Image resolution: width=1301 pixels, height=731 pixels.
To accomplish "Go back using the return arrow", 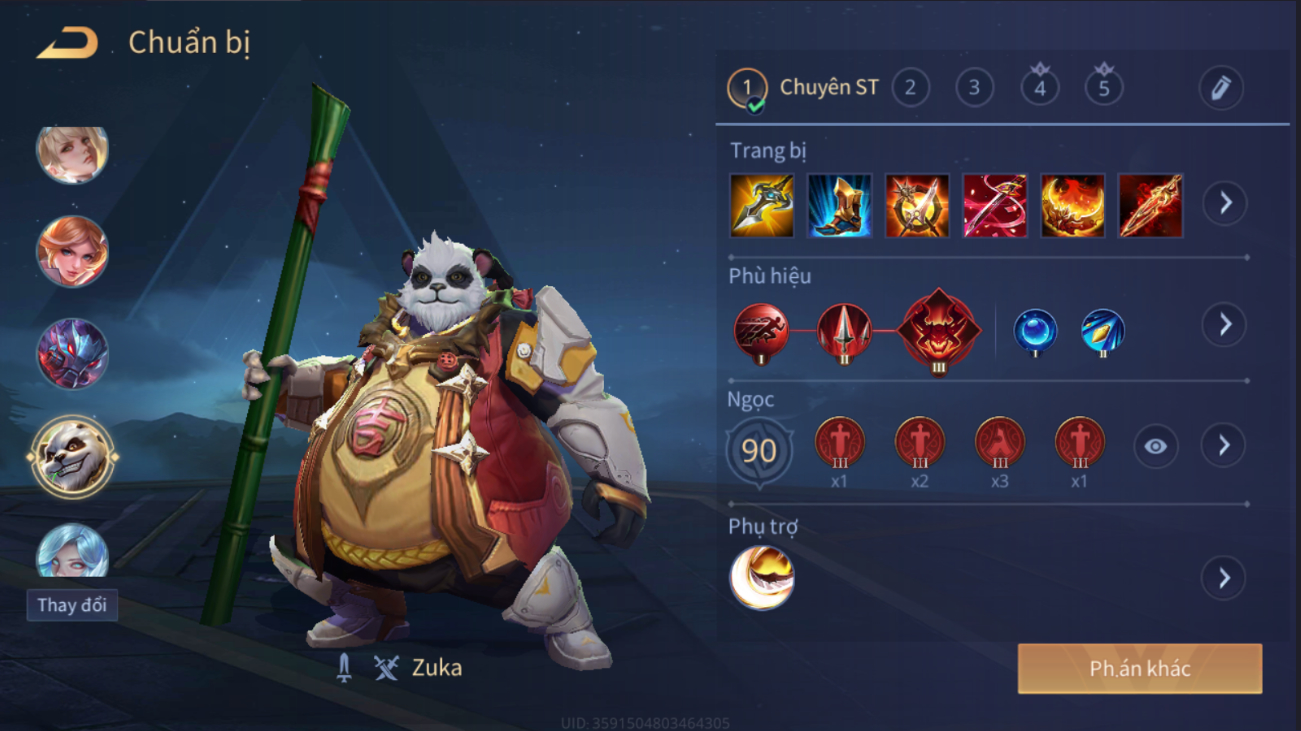I will 67,44.
